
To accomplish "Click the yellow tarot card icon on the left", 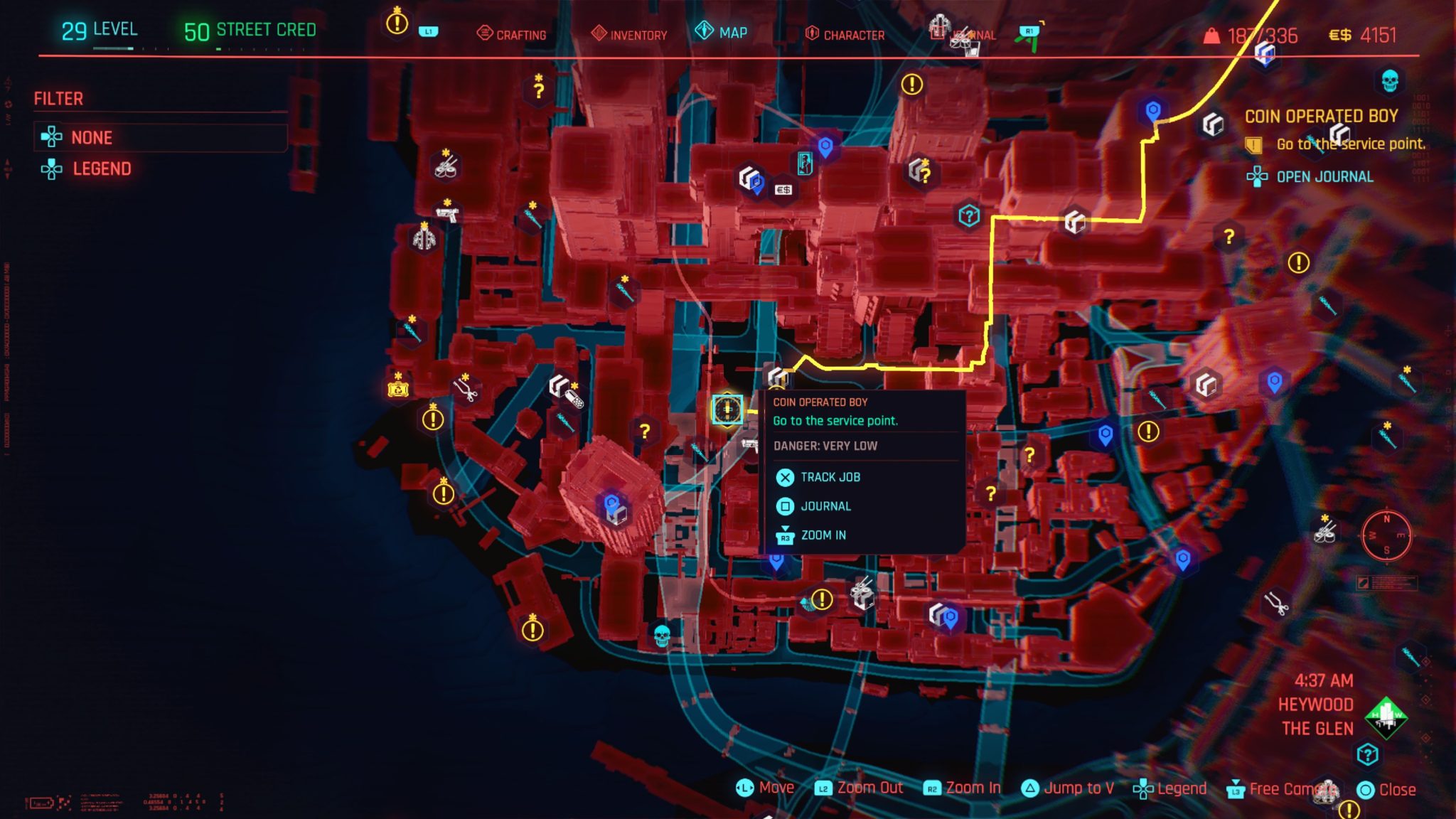I will point(397,388).
